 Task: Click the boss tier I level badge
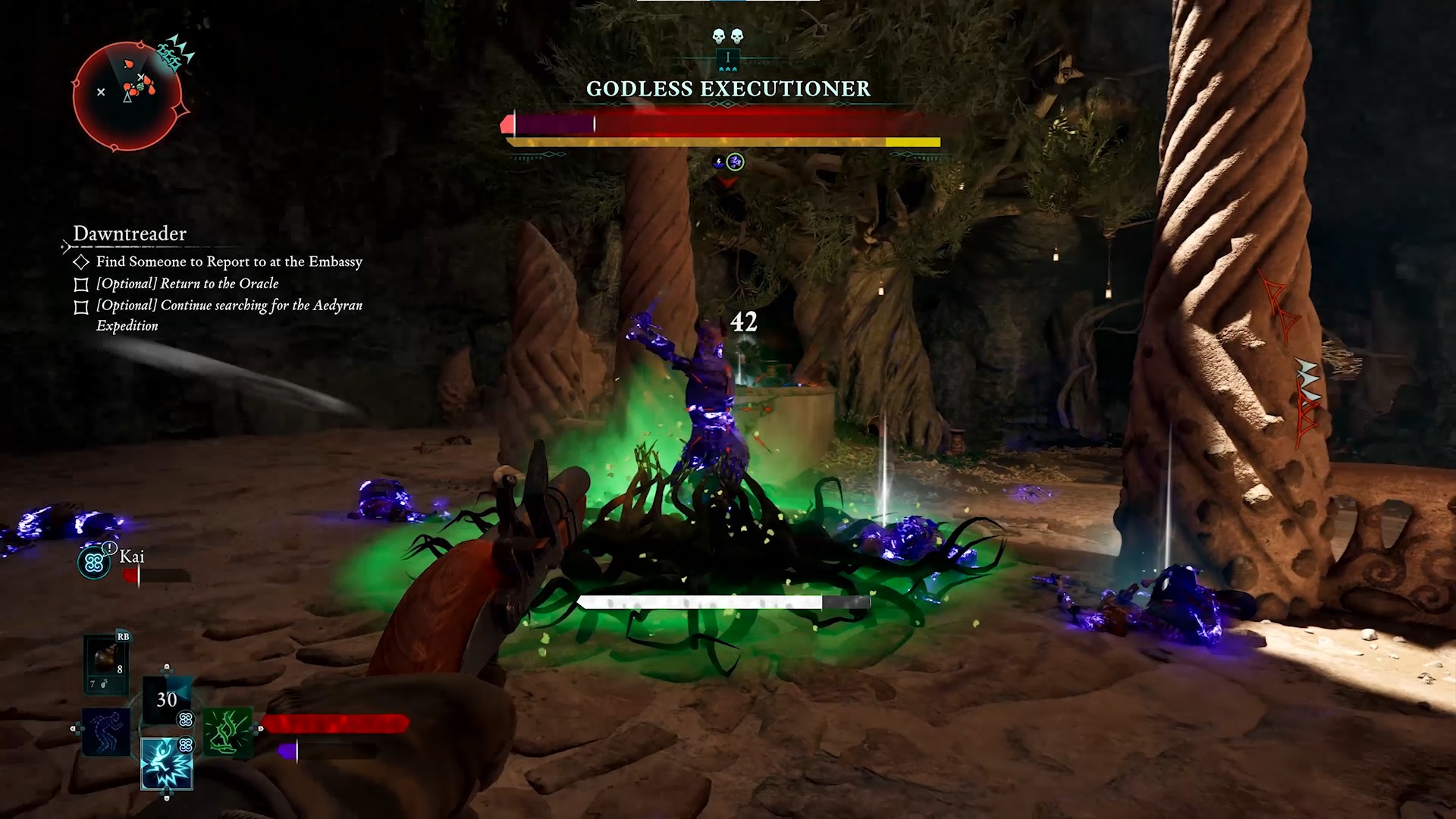(728, 58)
